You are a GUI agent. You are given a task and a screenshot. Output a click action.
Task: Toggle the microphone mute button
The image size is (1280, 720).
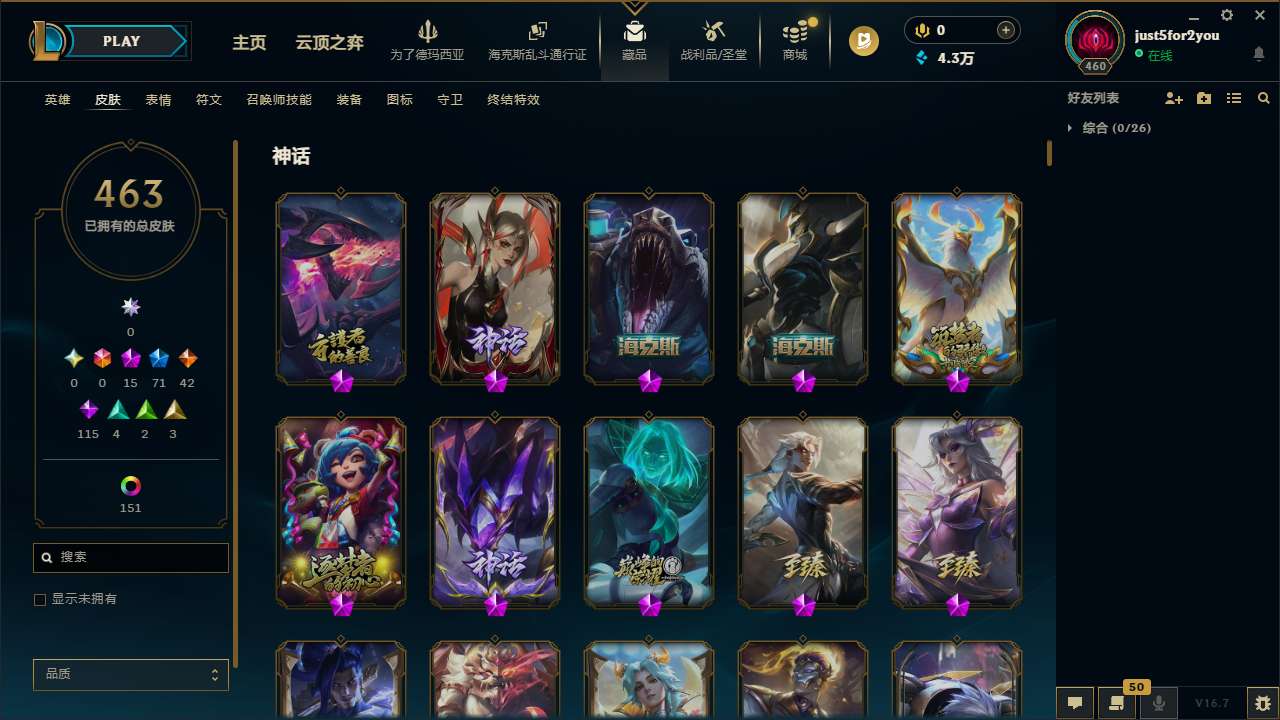(1158, 703)
